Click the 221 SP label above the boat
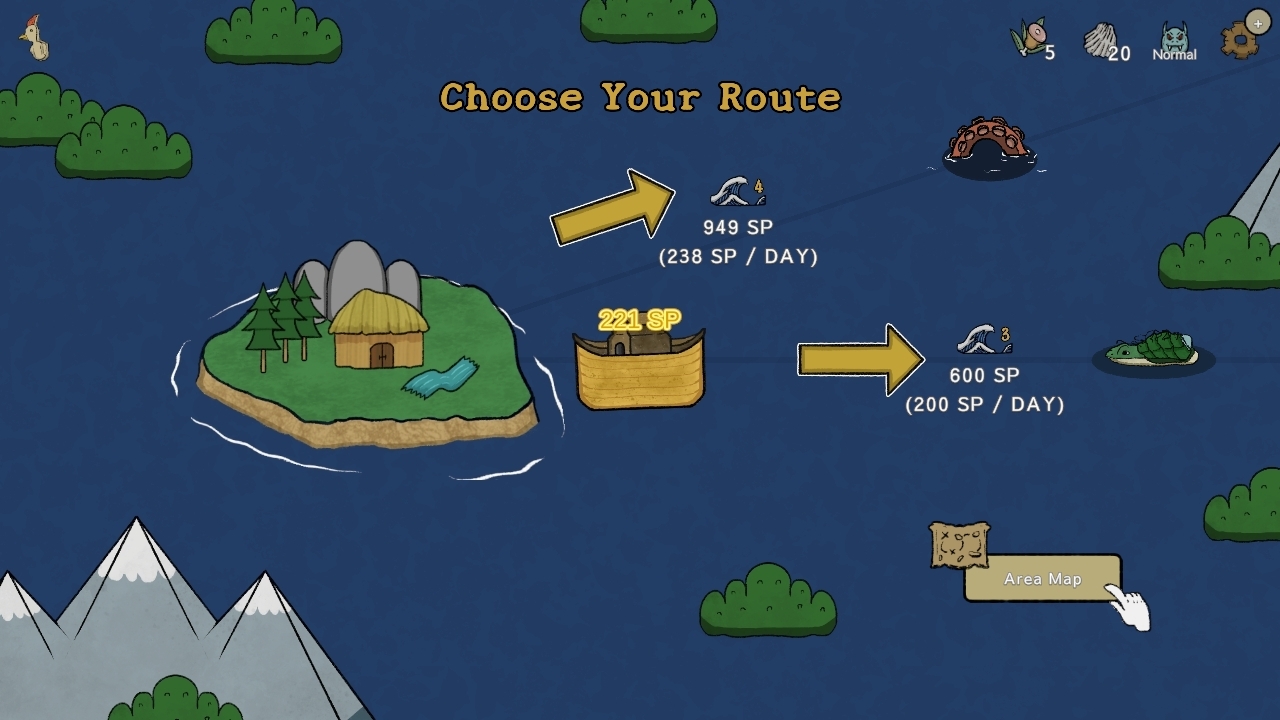The width and height of the screenshot is (1280, 720). [x=638, y=318]
